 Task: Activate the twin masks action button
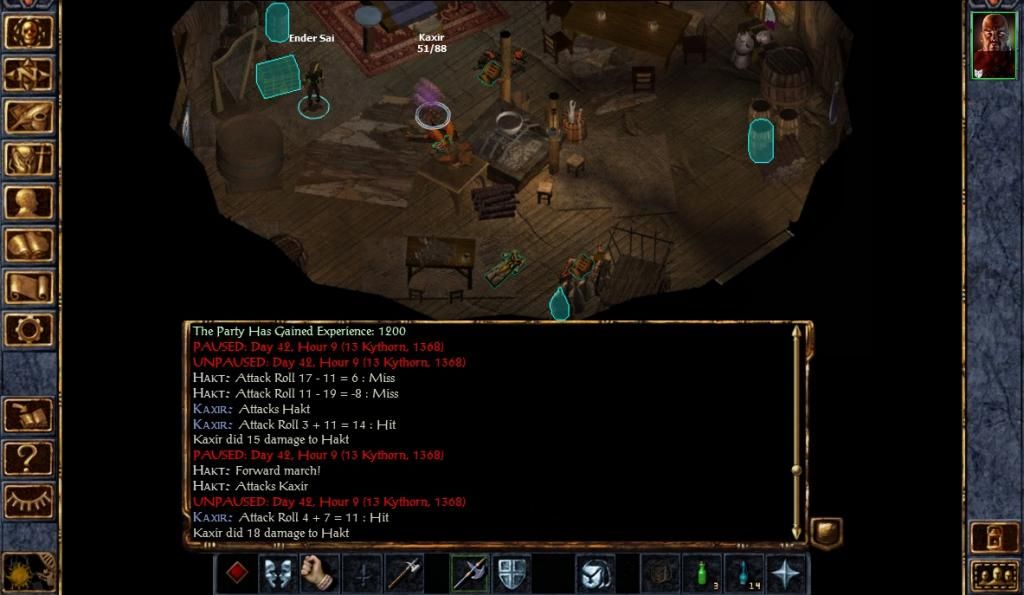(278, 573)
